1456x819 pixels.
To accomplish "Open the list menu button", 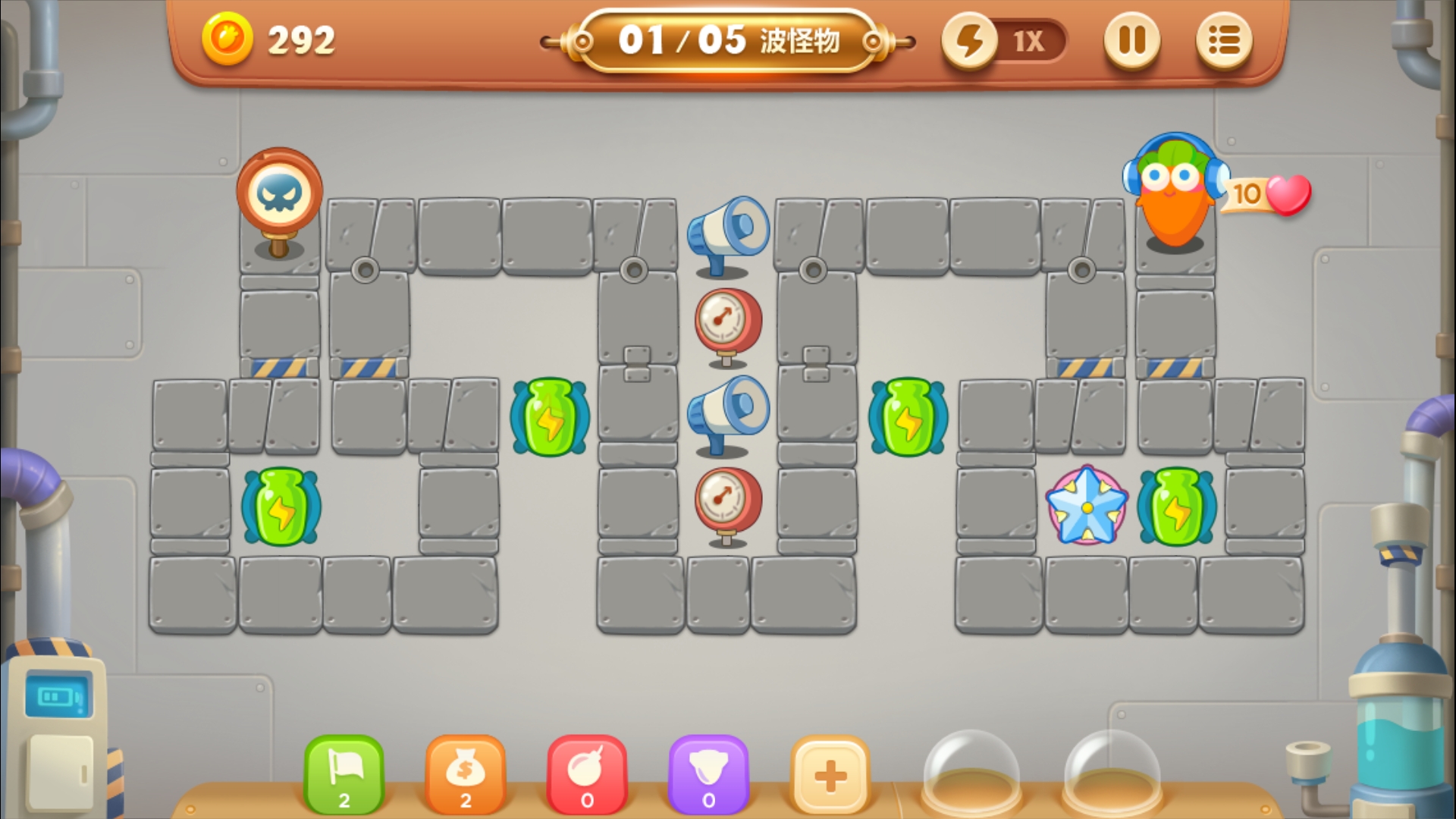I will pyautogui.click(x=1223, y=41).
